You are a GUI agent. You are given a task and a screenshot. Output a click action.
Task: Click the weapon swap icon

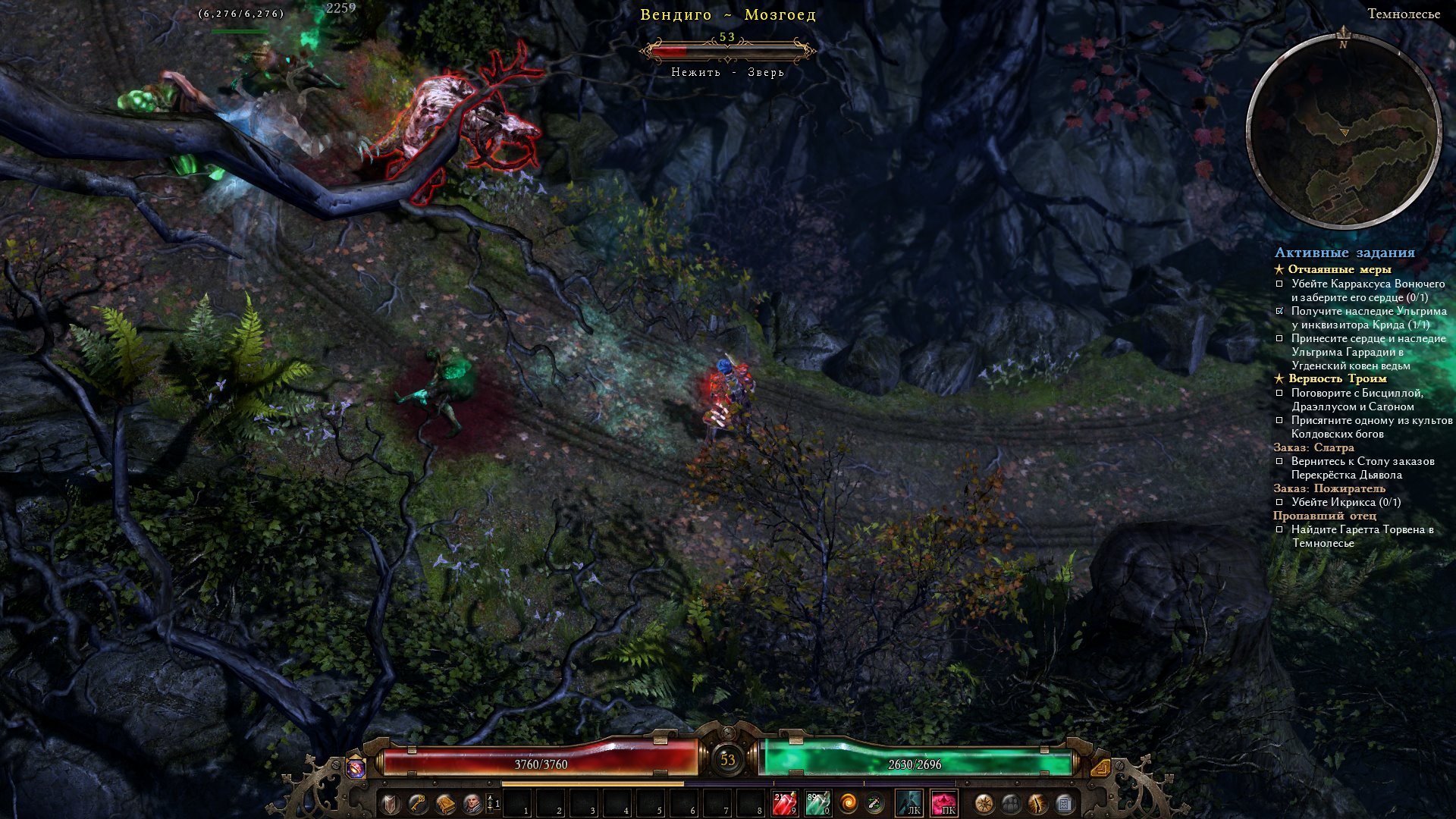875,803
